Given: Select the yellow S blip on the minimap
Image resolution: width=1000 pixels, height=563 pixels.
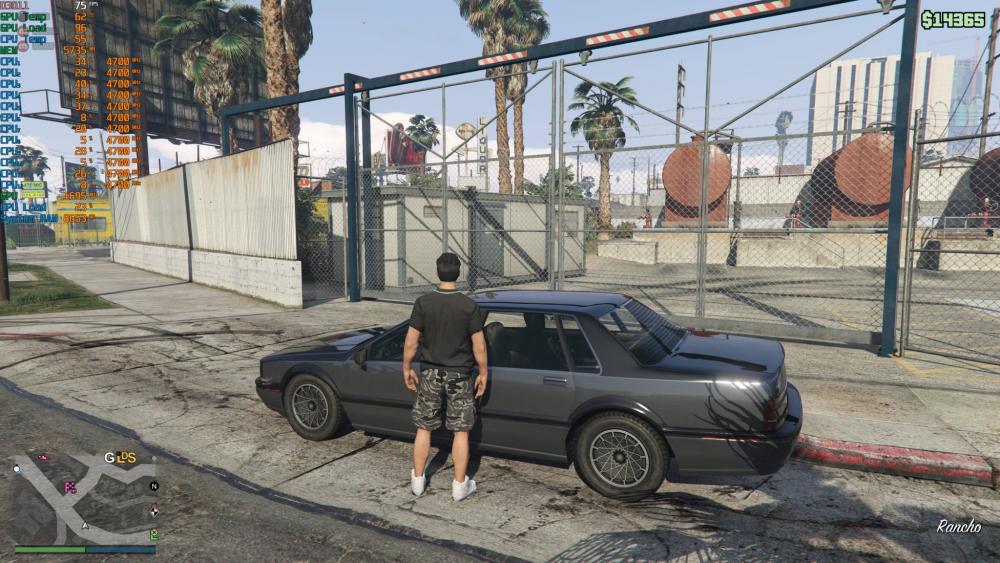Looking at the screenshot, I should [x=130, y=458].
